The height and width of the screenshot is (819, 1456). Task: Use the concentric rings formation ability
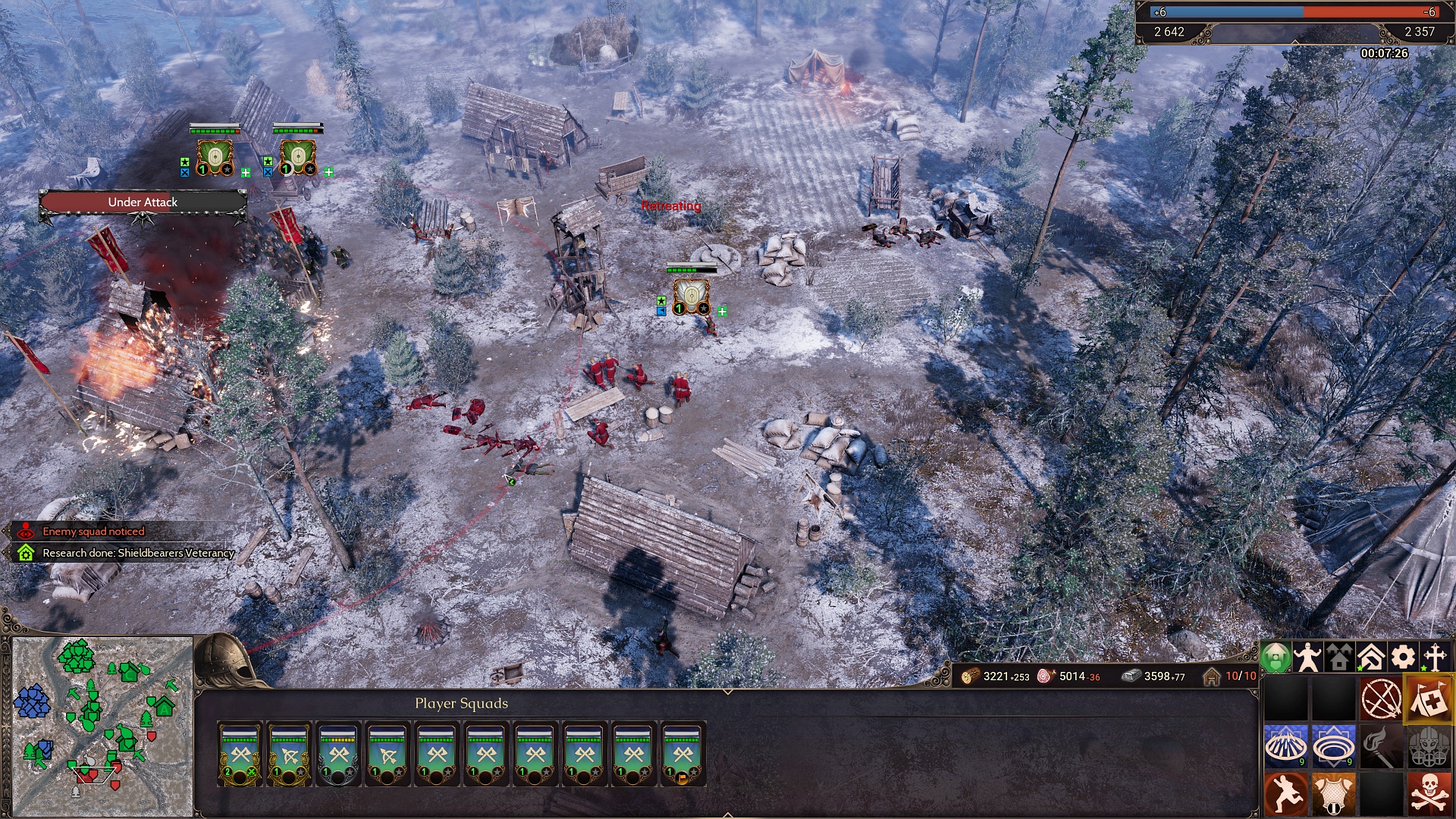[1333, 746]
